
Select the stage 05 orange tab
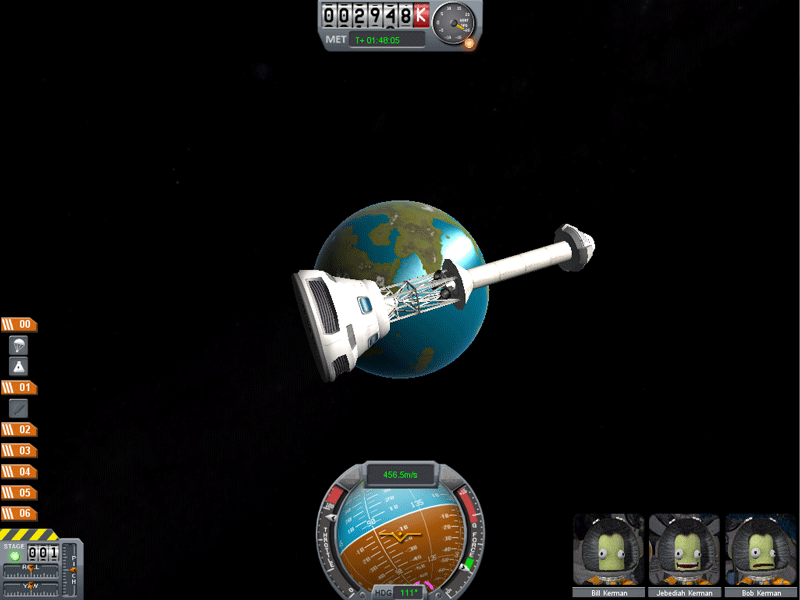pos(19,492)
